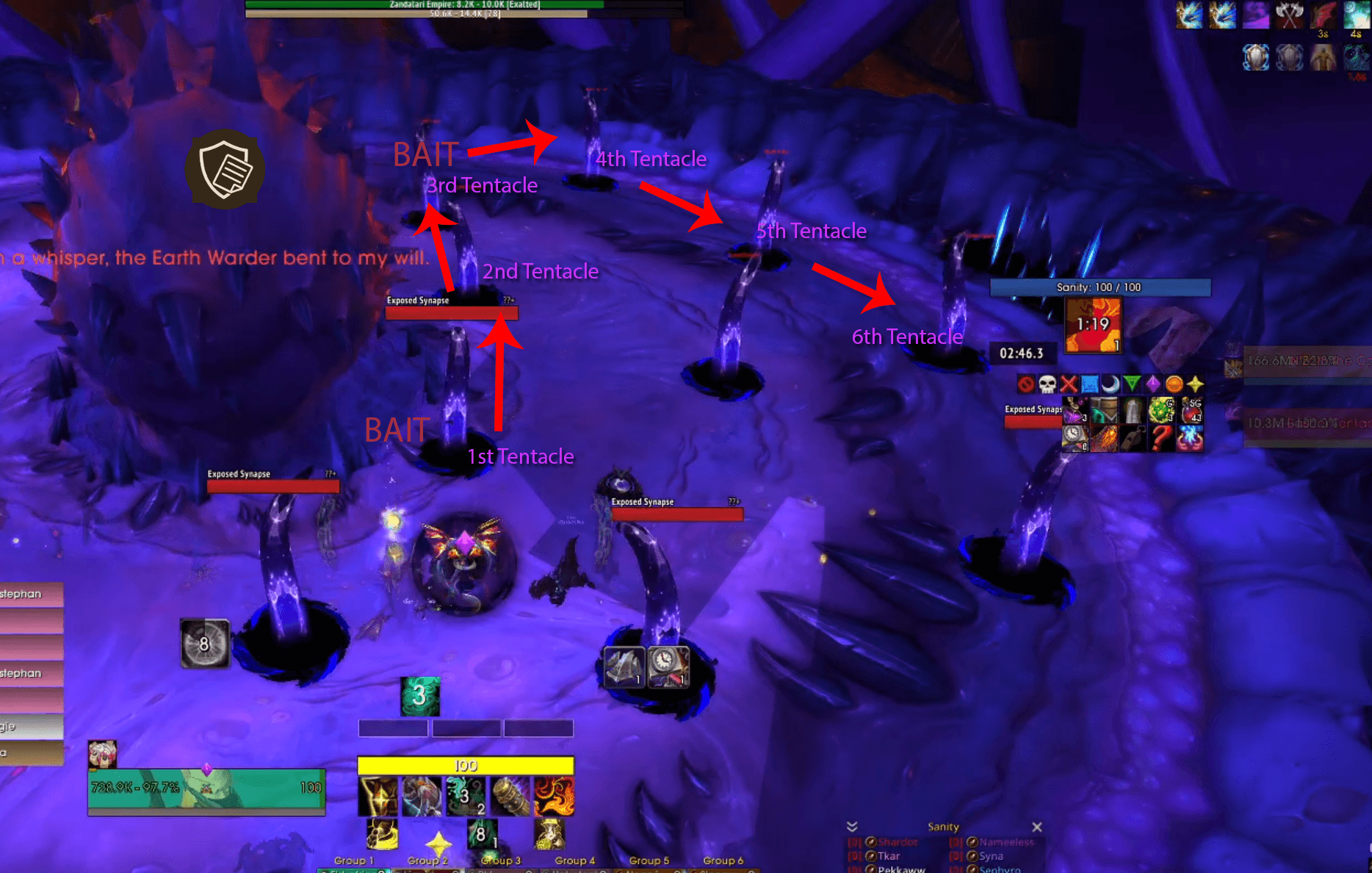Close the Sanity list panel
Screen dimensions: 1372x873
coord(1036,827)
